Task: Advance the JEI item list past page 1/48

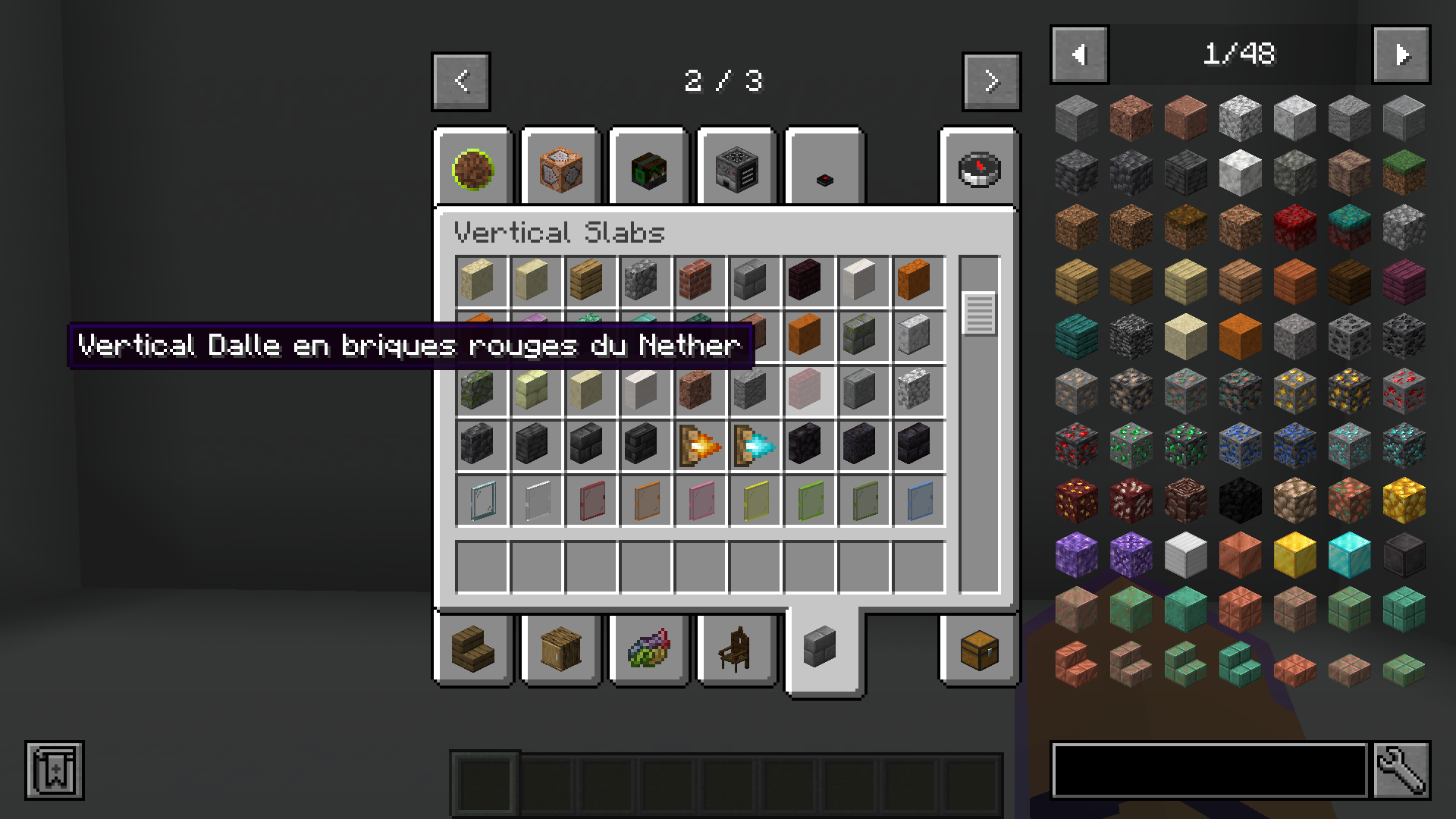Action: pos(1401,54)
